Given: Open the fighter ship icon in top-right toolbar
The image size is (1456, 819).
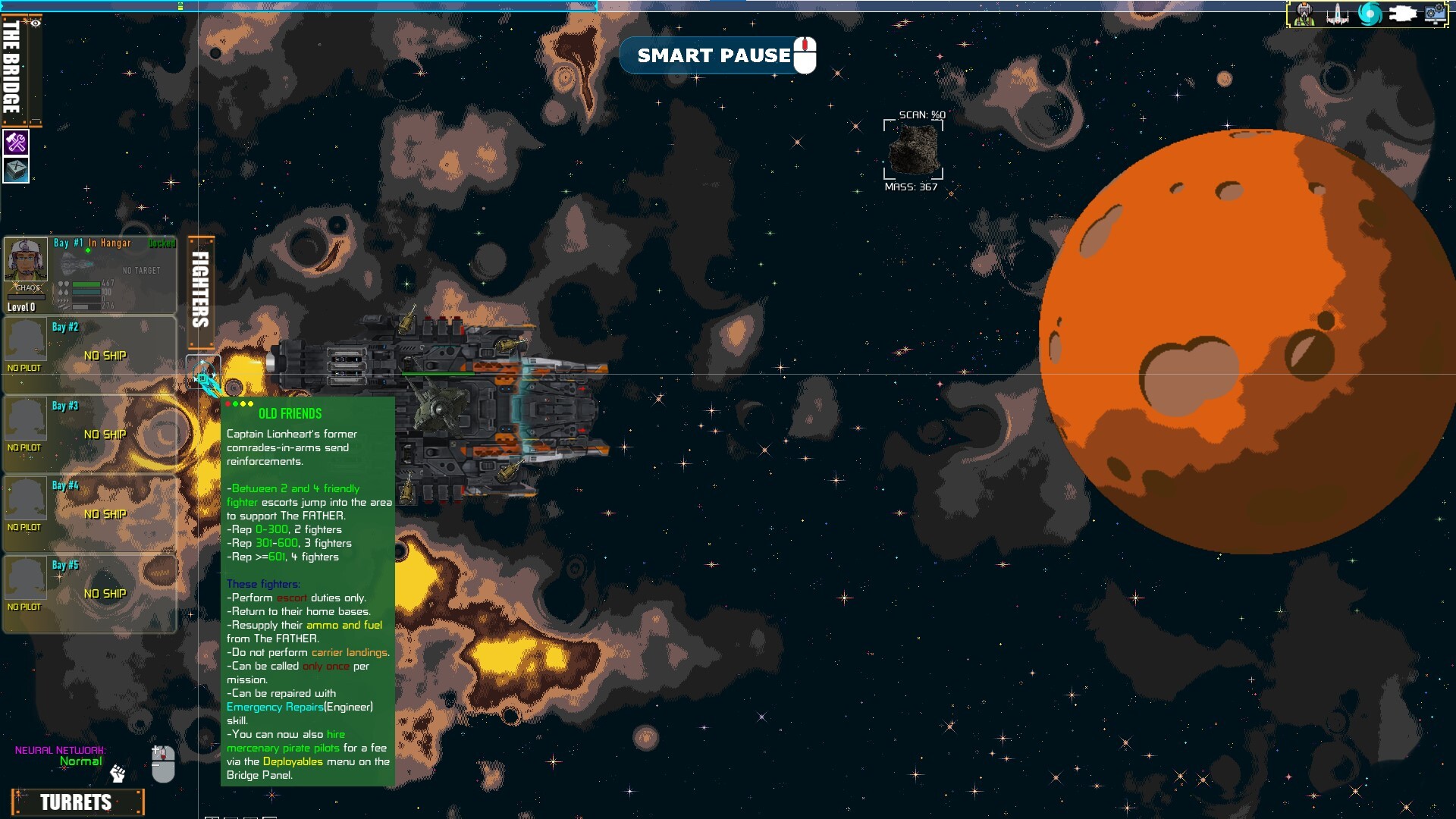Looking at the screenshot, I should coord(1338,13).
